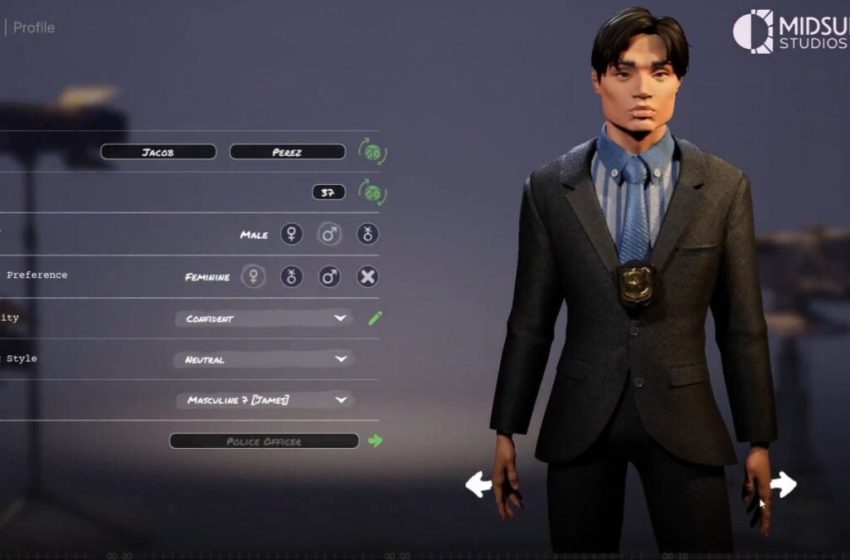This screenshot has width=850, height=560.
Task: Rotate the character with the right arrow
Action: click(783, 485)
